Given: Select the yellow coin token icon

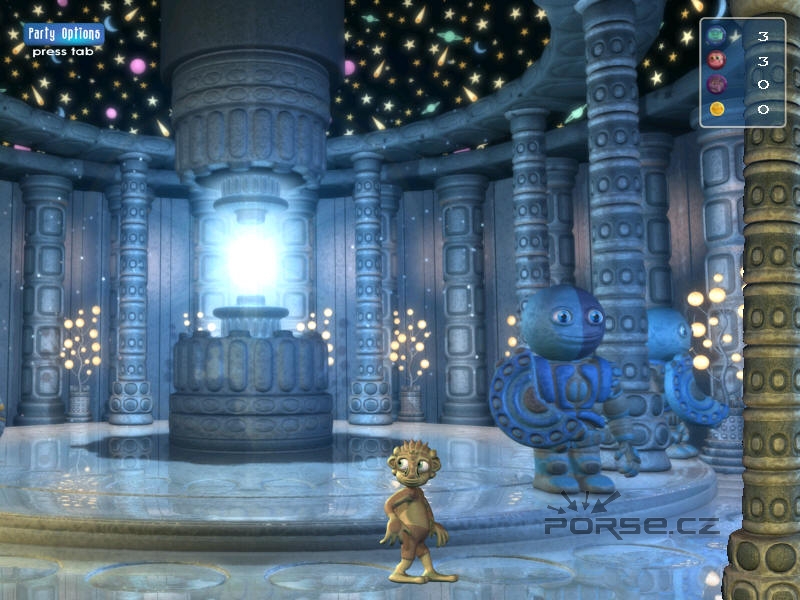Looking at the screenshot, I should click(717, 108).
